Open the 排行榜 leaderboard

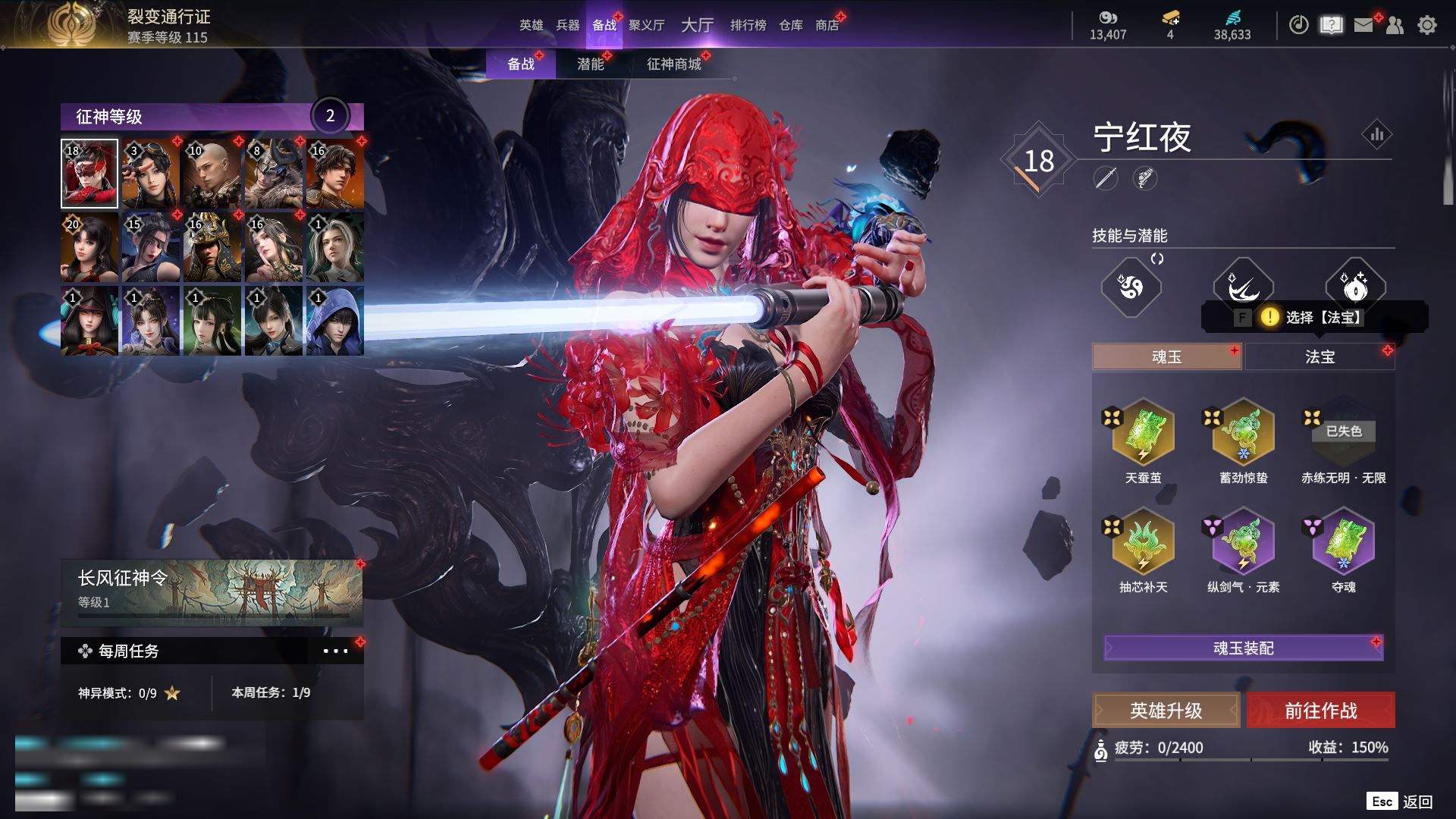748,25
